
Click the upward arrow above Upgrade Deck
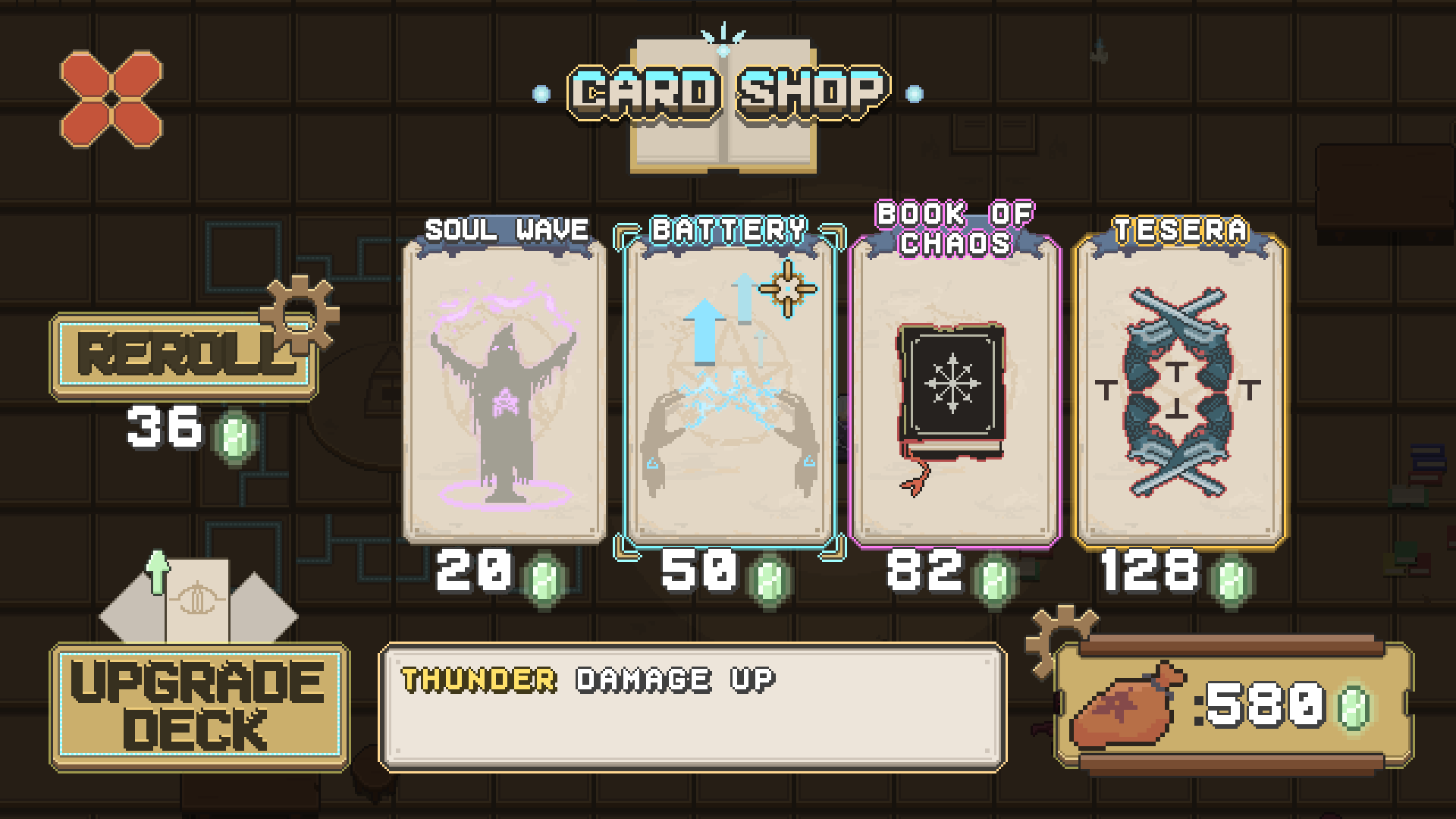click(157, 573)
